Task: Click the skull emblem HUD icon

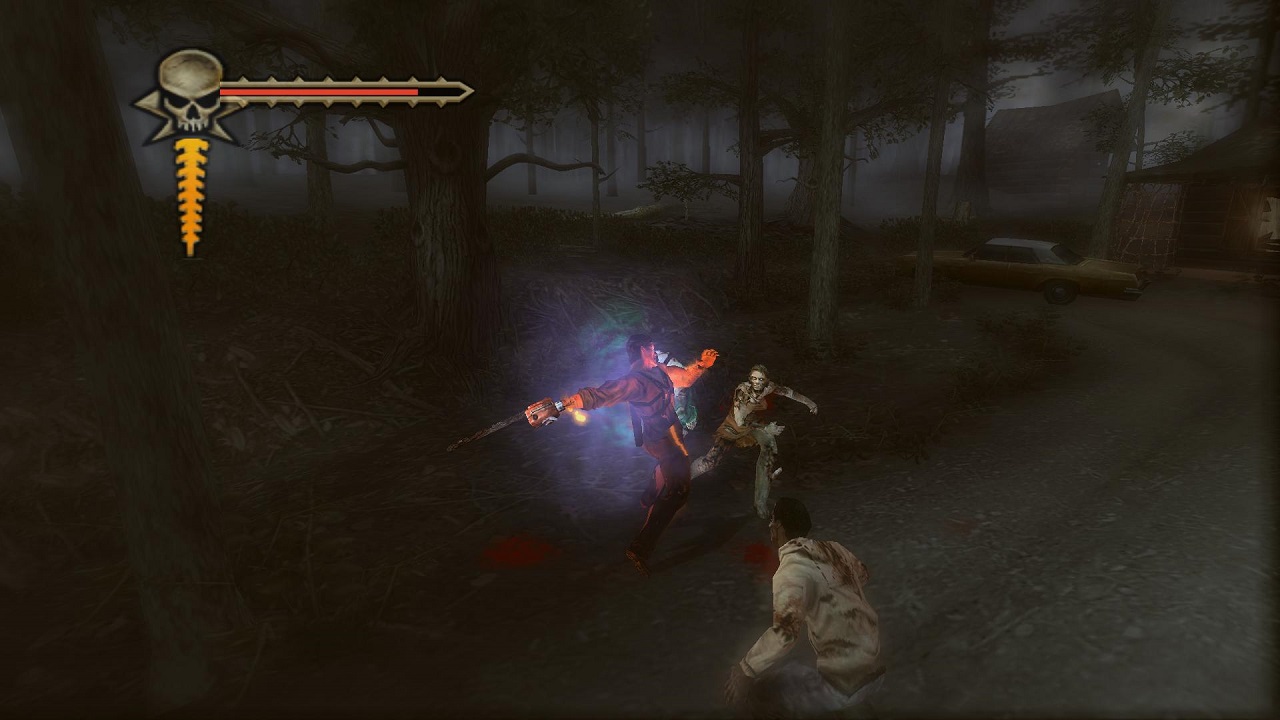Action: [190, 93]
